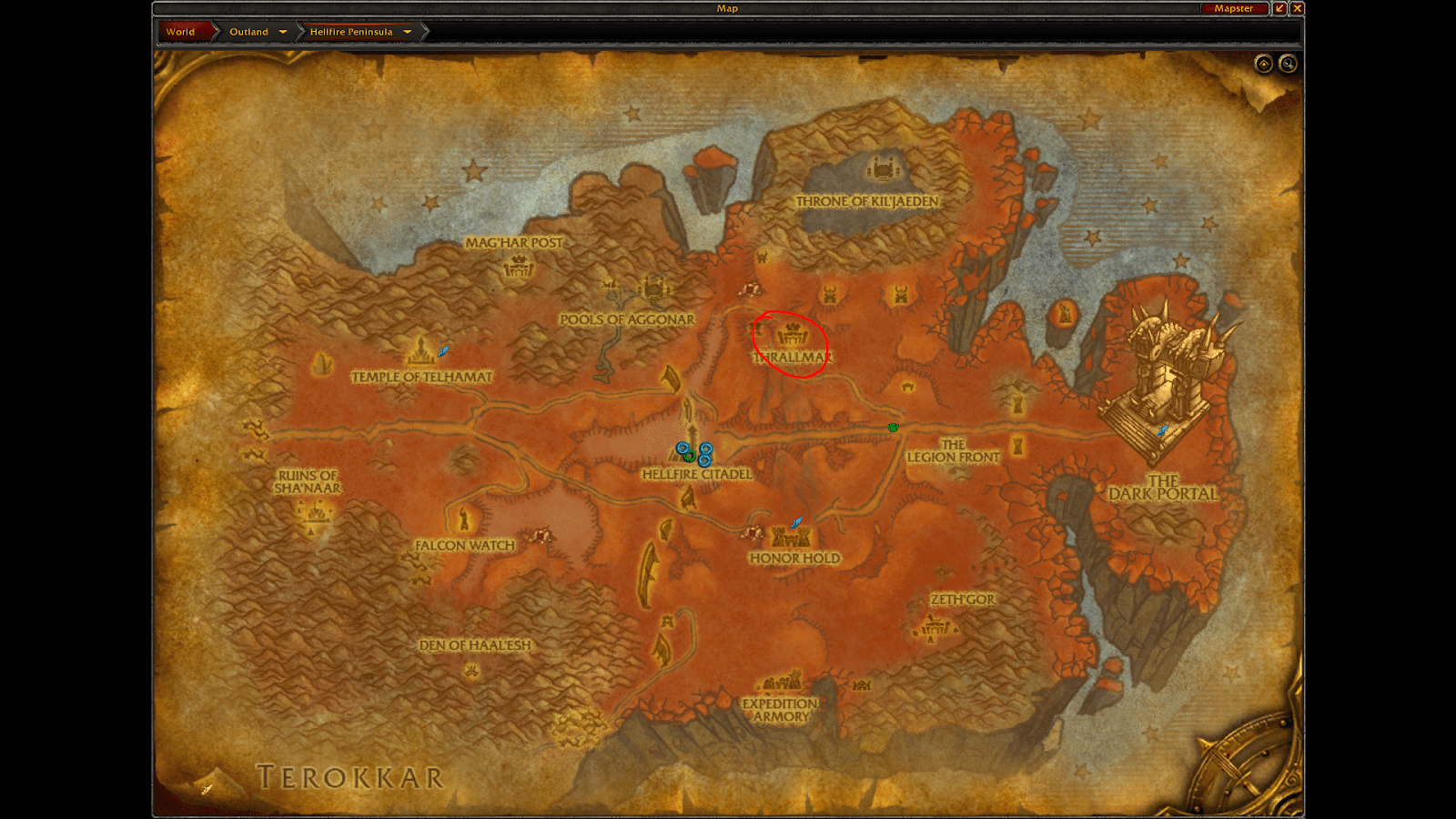This screenshot has height=819, width=1456.
Task: Open the map zoom magnifier icon
Action: point(1289,64)
